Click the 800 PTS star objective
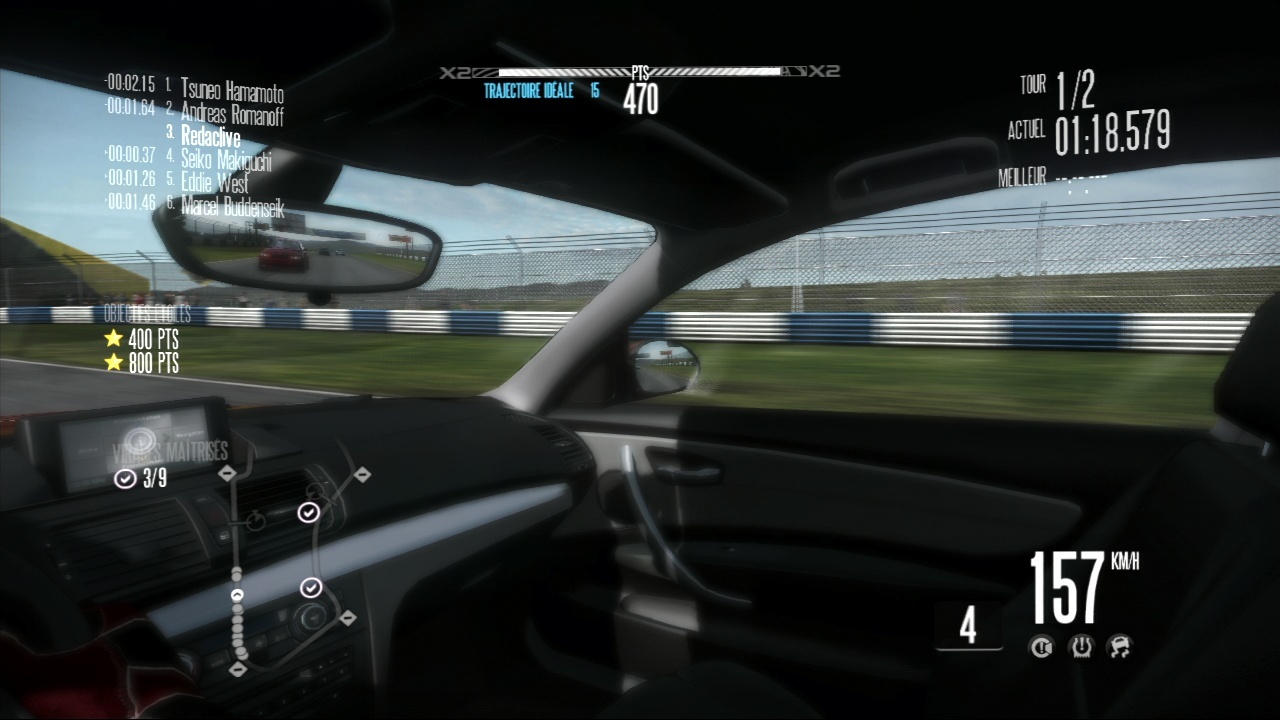The width and height of the screenshot is (1280, 720). (x=142, y=362)
